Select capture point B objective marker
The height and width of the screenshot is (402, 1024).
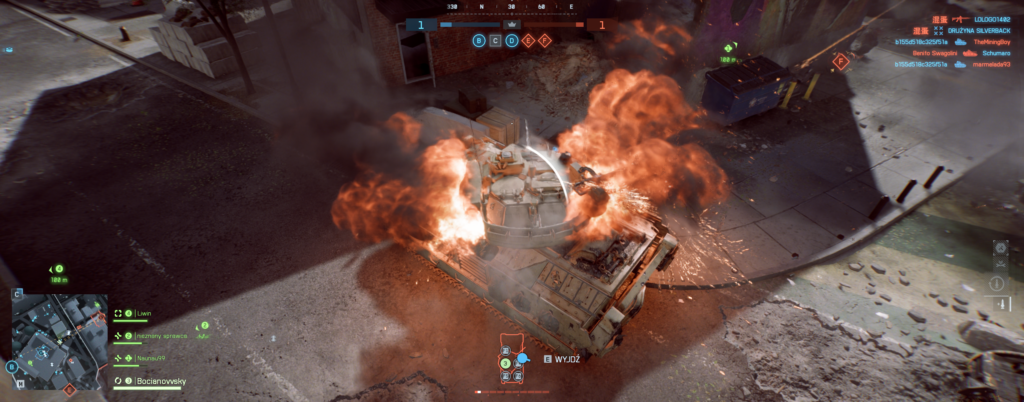[480, 41]
